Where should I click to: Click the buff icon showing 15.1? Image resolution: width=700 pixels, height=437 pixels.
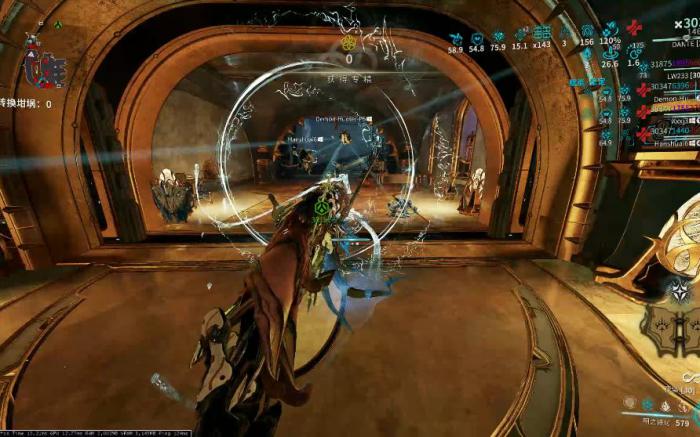(x=520, y=33)
